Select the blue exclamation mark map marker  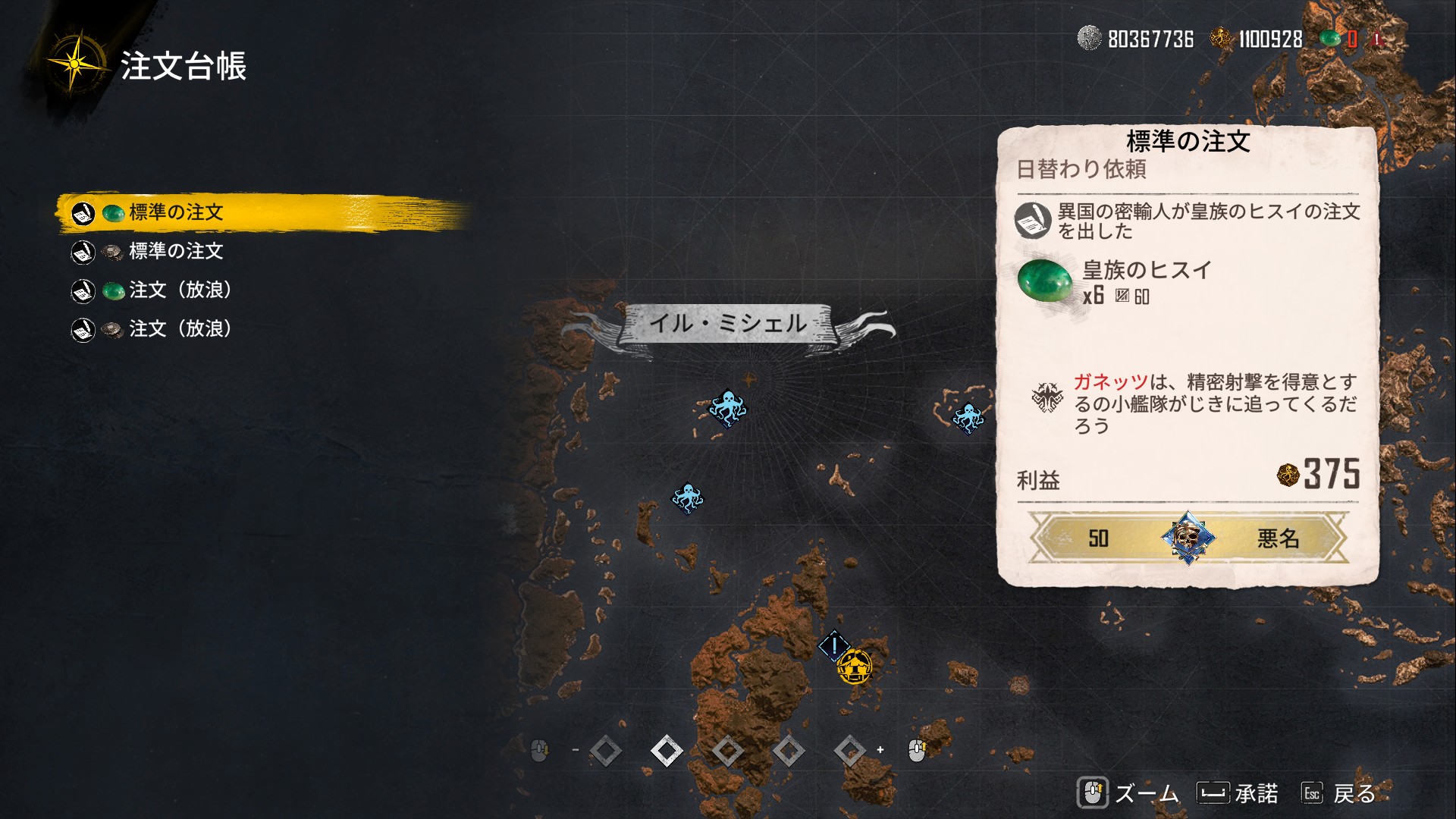point(833,646)
